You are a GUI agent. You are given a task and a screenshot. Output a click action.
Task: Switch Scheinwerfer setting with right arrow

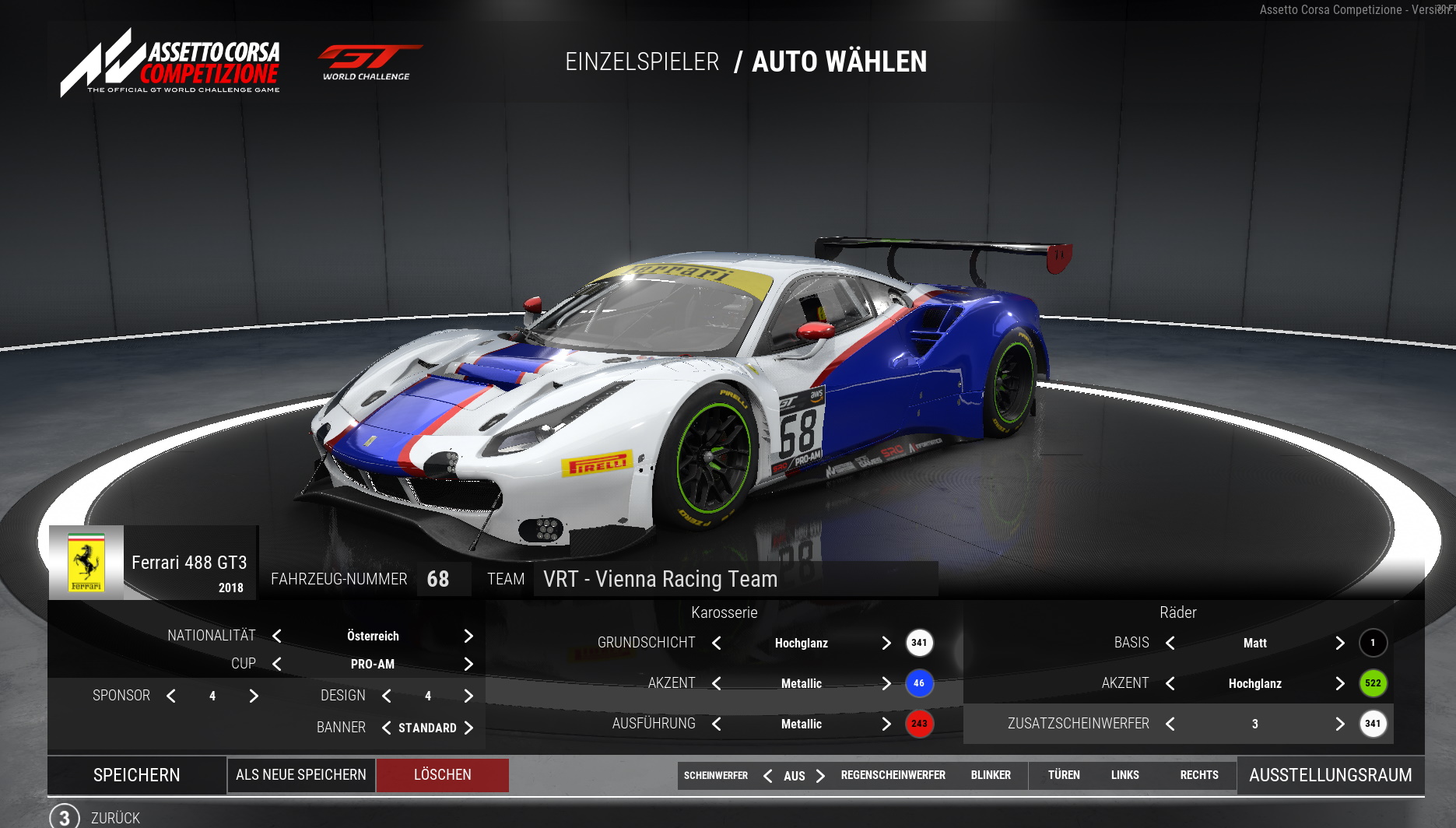(820, 776)
